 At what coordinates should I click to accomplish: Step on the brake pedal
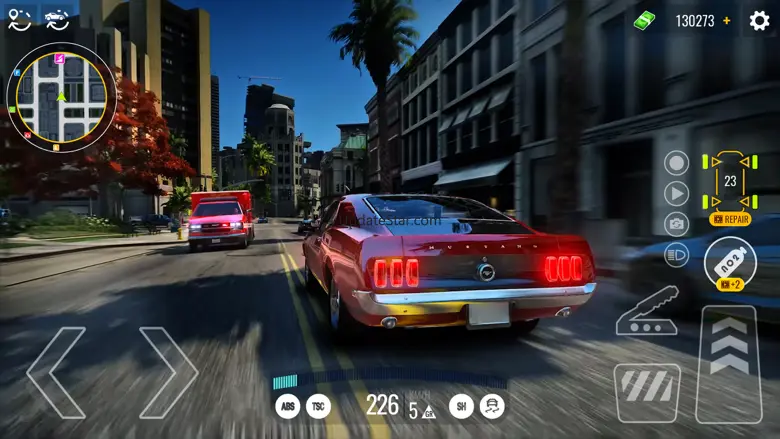[647, 391]
